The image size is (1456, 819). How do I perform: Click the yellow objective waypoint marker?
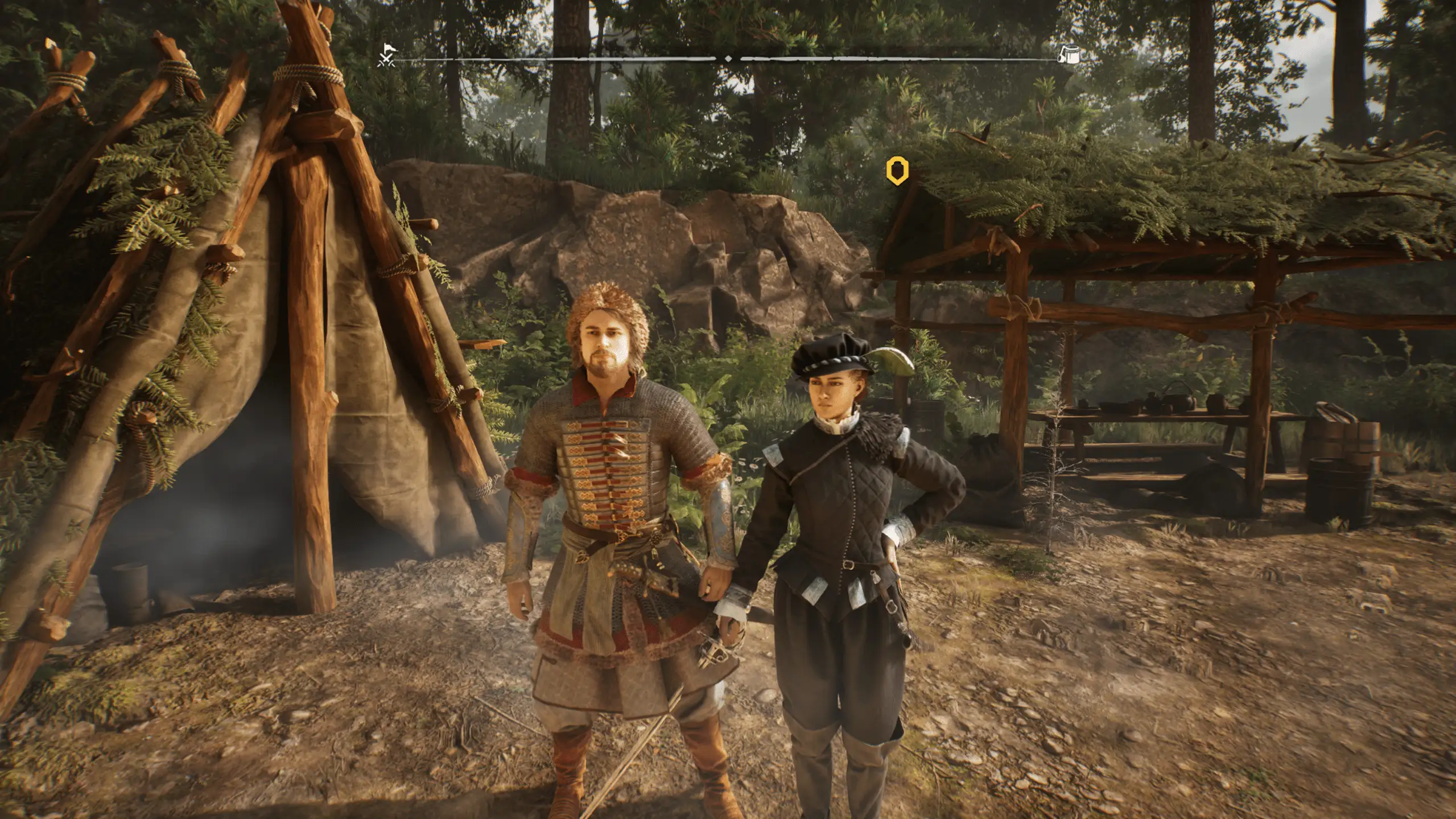[x=897, y=171]
